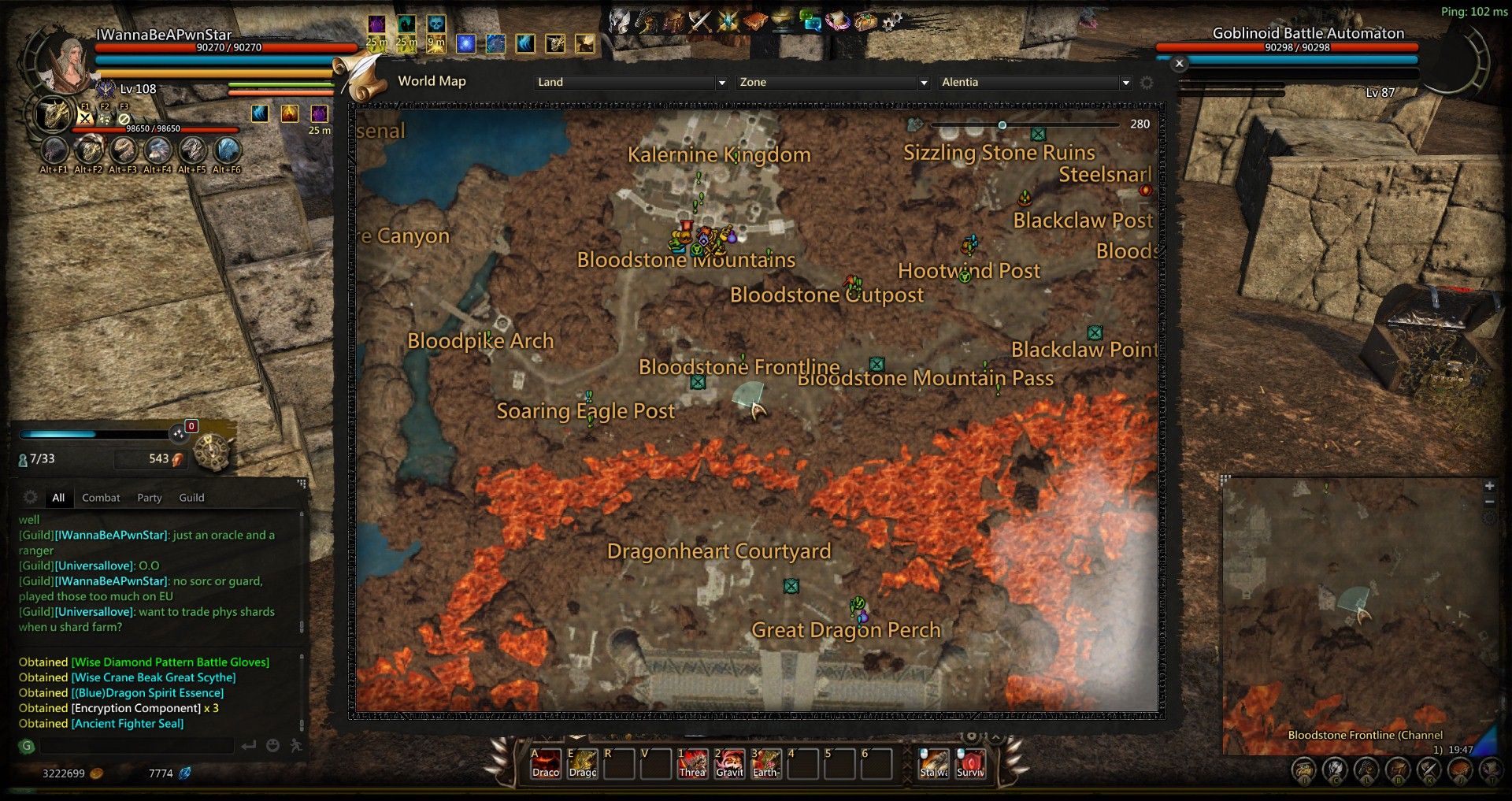Use the Gravit skill in slot 2
1512x801 pixels.
[729, 763]
